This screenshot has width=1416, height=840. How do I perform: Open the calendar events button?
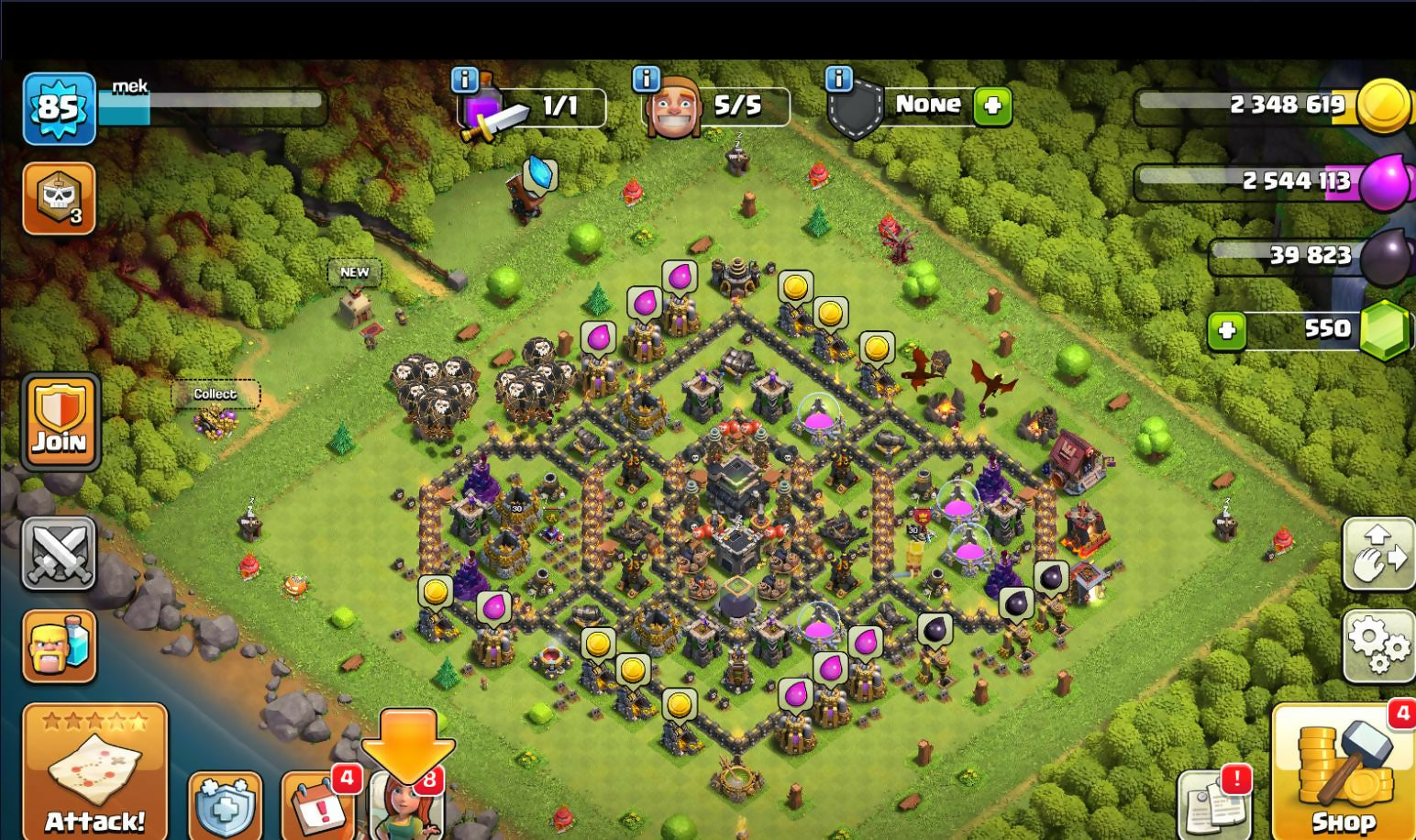pyautogui.click(x=318, y=807)
